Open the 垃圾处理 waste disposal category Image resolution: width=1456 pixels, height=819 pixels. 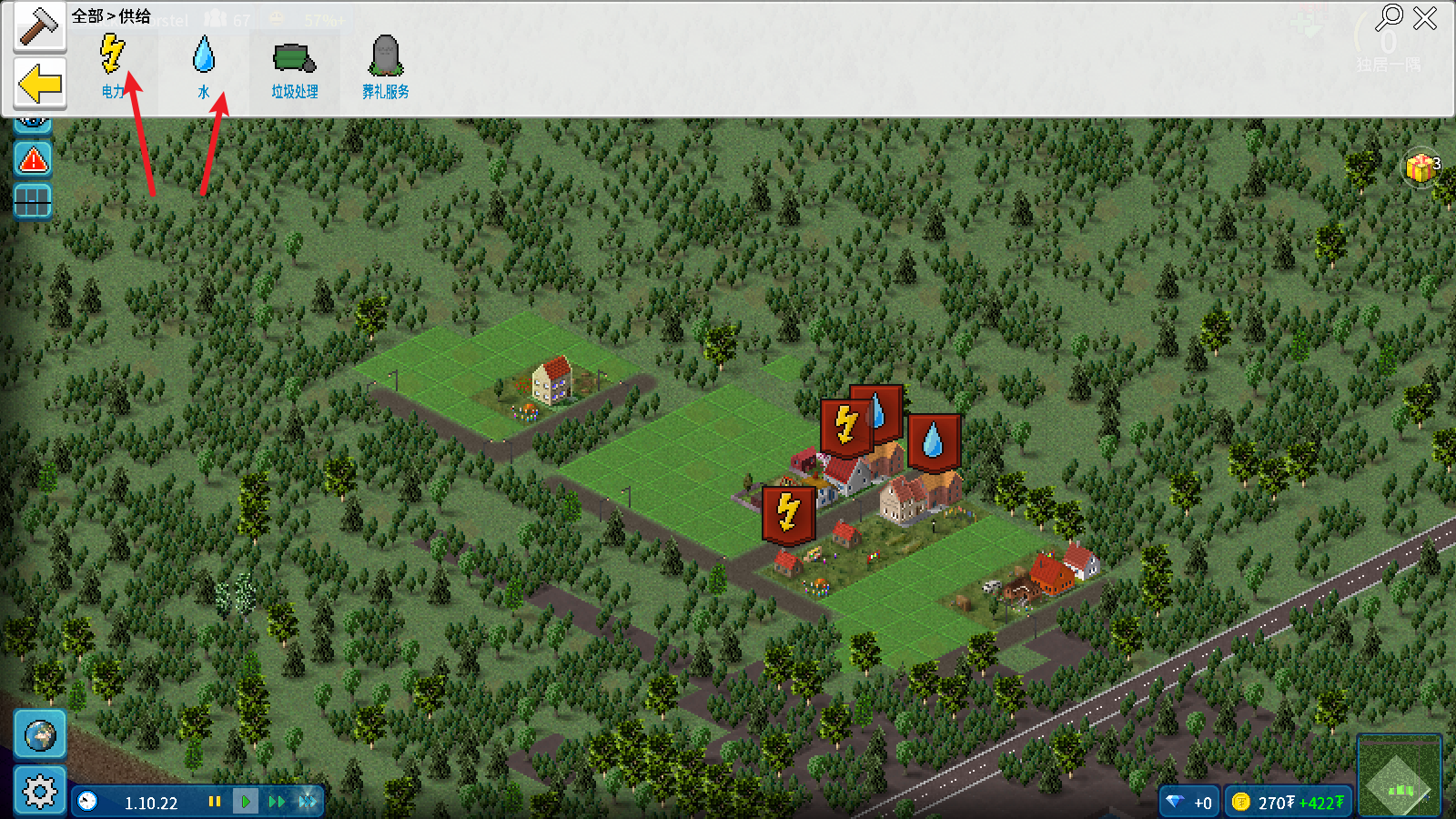click(x=294, y=66)
